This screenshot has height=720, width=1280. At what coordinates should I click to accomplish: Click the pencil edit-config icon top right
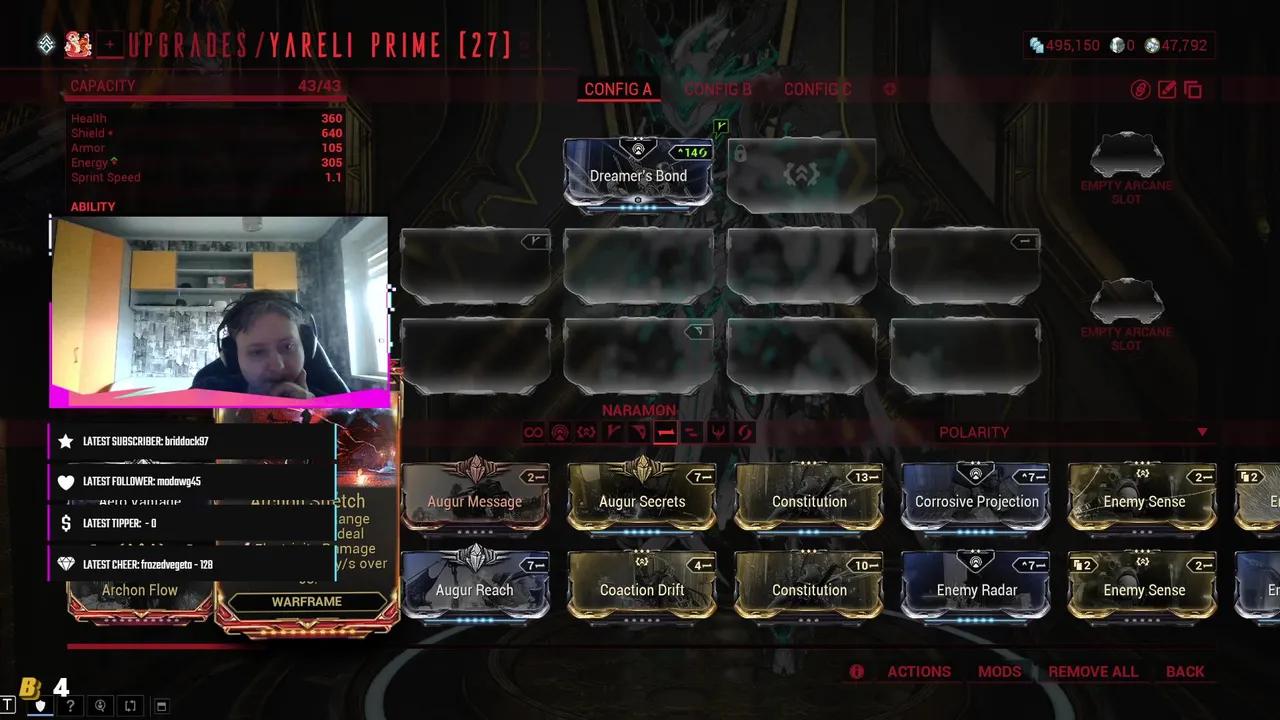(1166, 90)
